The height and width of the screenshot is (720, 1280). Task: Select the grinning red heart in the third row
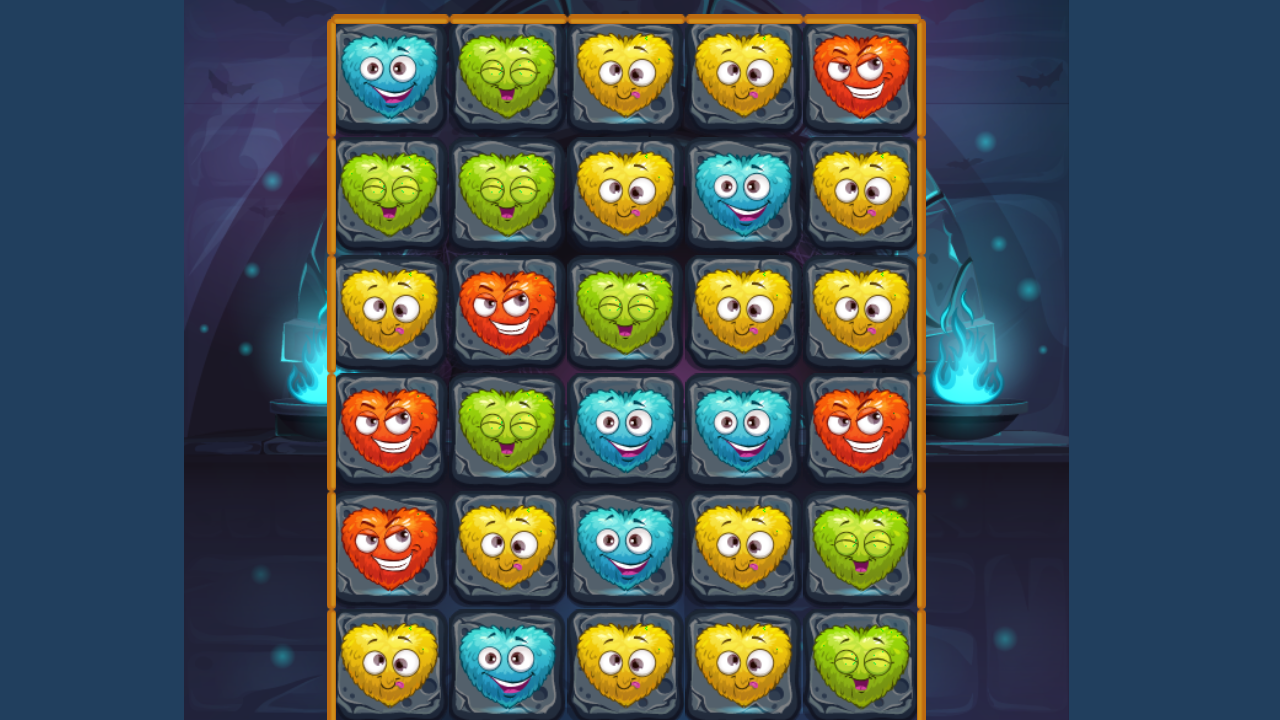click(x=505, y=311)
